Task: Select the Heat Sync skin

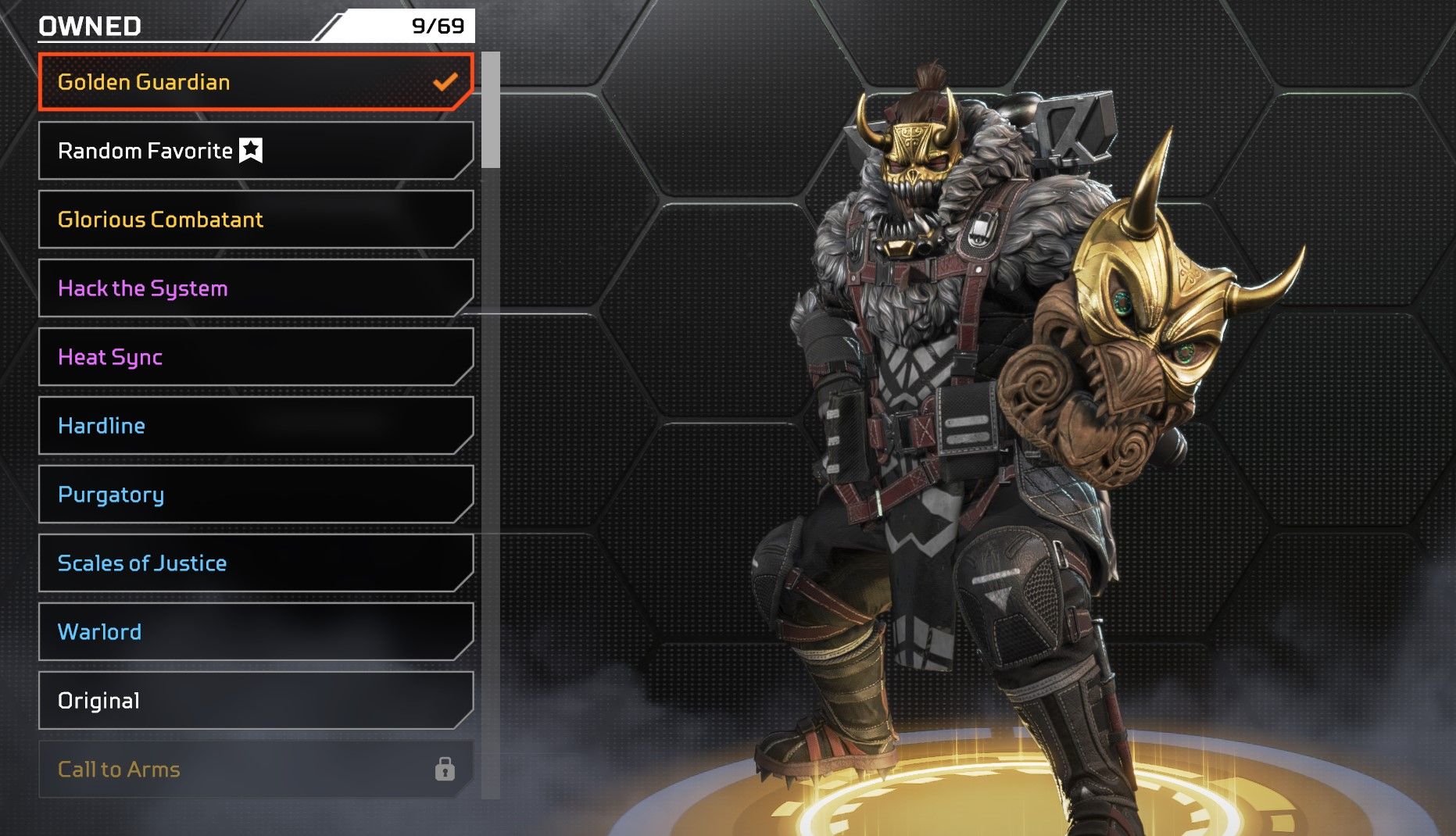Action: (256, 357)
